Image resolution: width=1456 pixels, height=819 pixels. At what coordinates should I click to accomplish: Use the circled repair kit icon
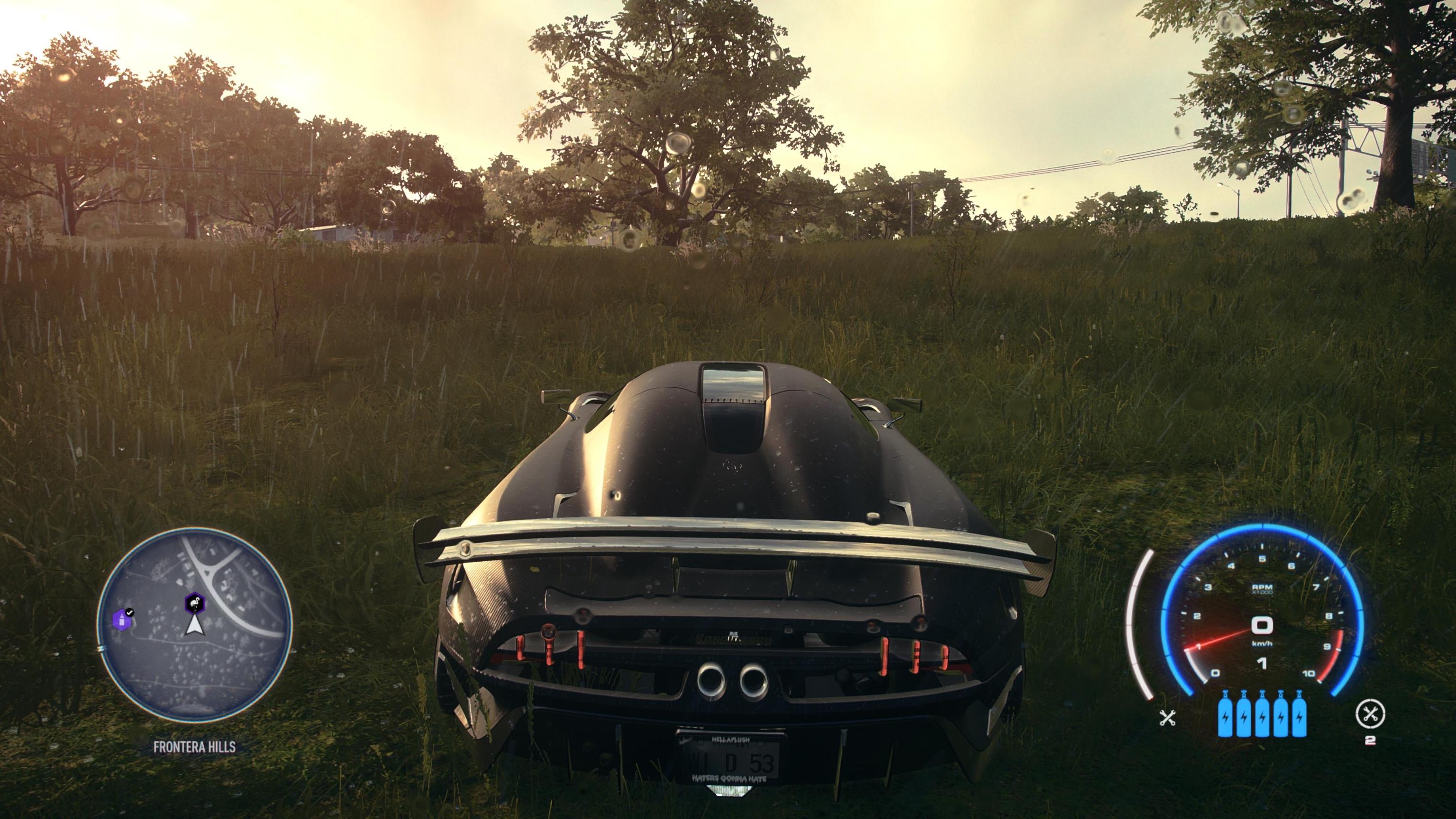(x=1370, y=714)
